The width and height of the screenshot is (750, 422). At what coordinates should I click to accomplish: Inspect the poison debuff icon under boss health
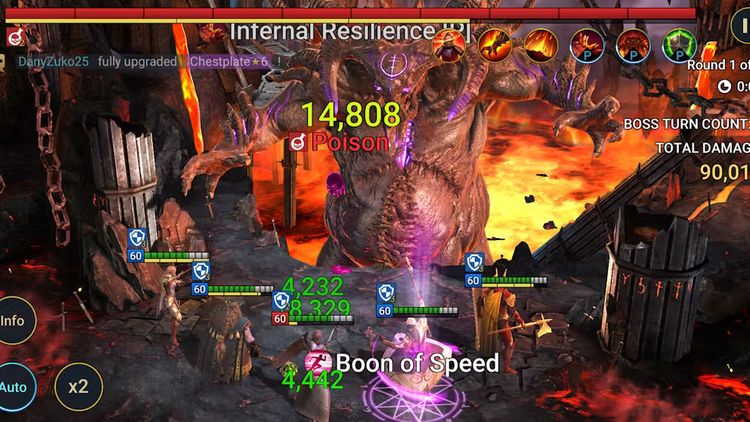tap(14, 37)
